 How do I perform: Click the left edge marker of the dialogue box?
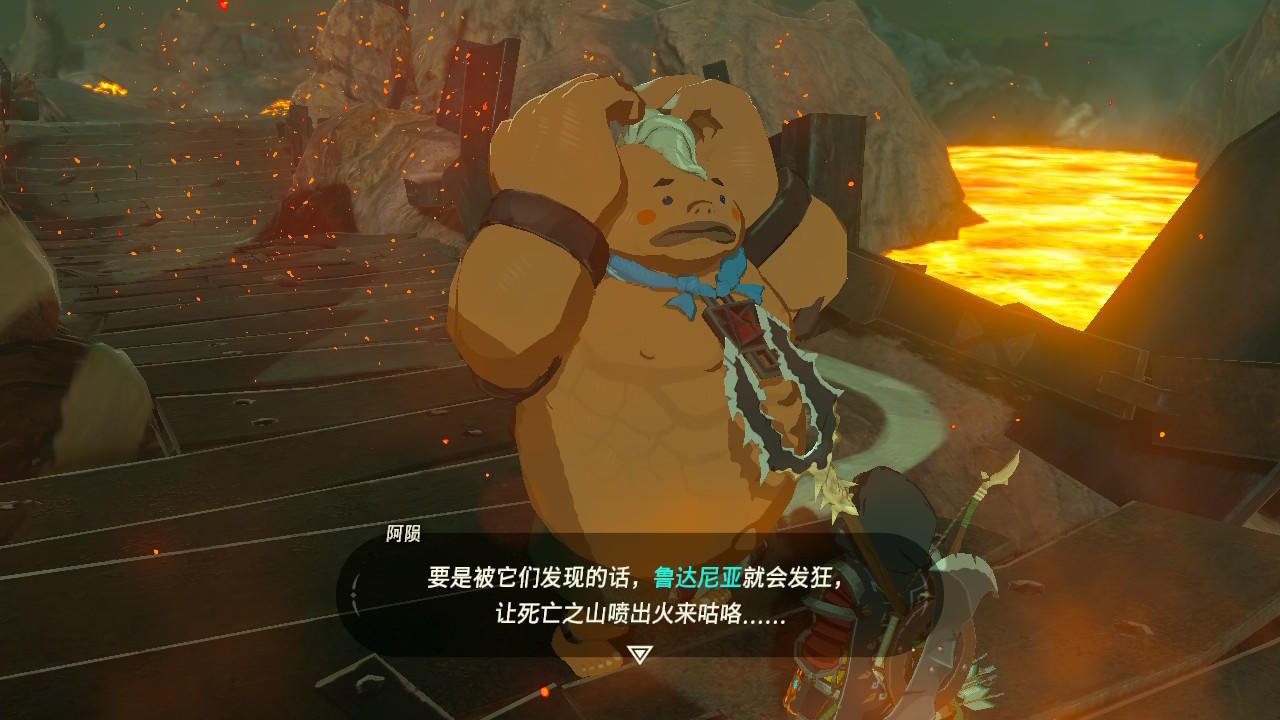point(352,592)
